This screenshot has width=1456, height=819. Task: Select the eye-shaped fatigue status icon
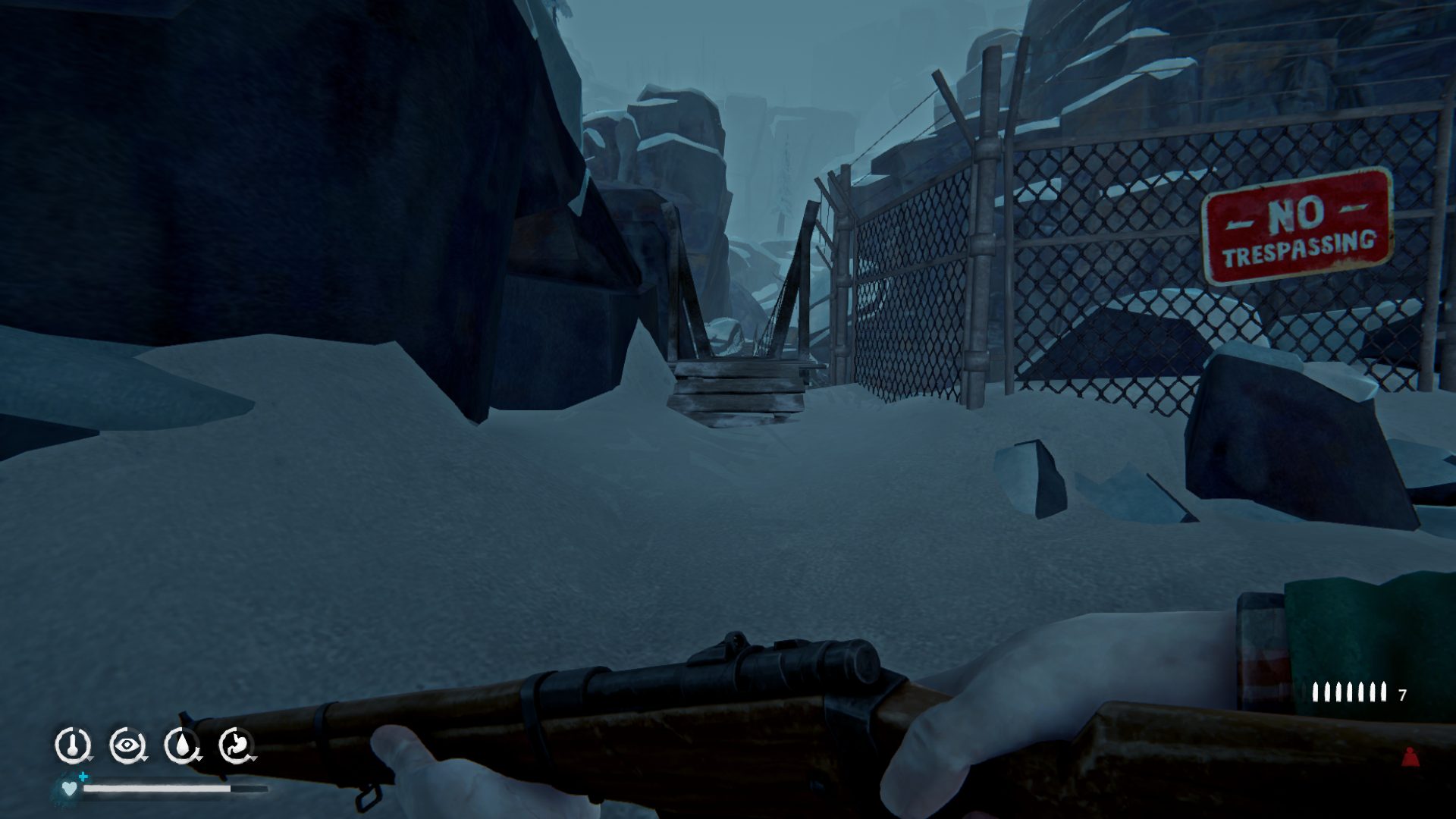tap(127, 745)
